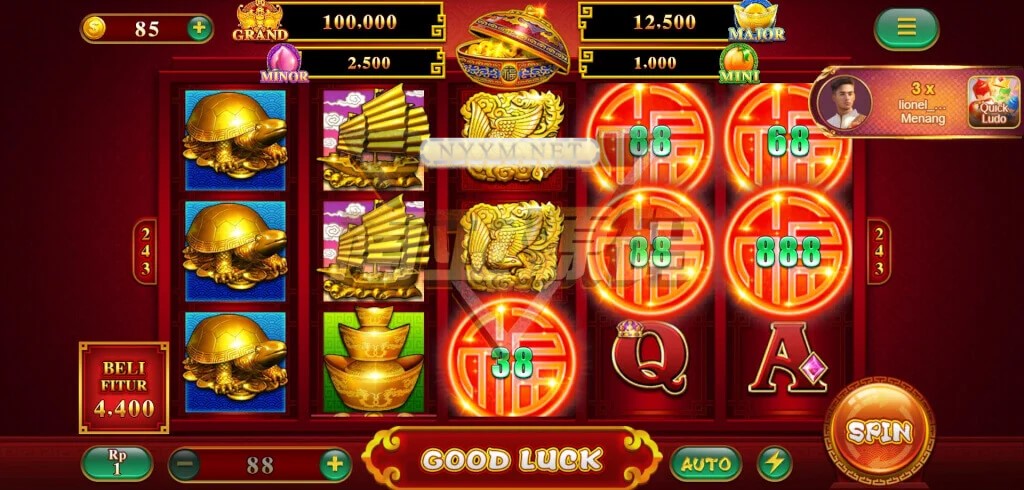This screenshot has width=1024, height=490.
Task: Tap the Rp 1 currency button
Action: [x=117, y=463]
